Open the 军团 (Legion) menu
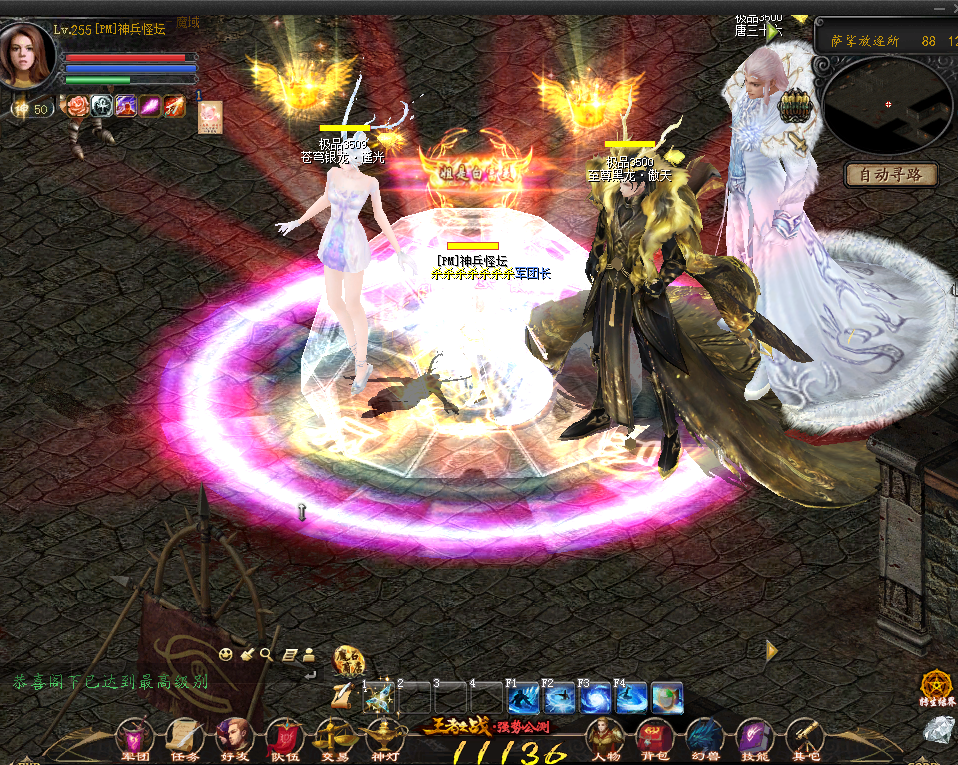 [134, 737]
